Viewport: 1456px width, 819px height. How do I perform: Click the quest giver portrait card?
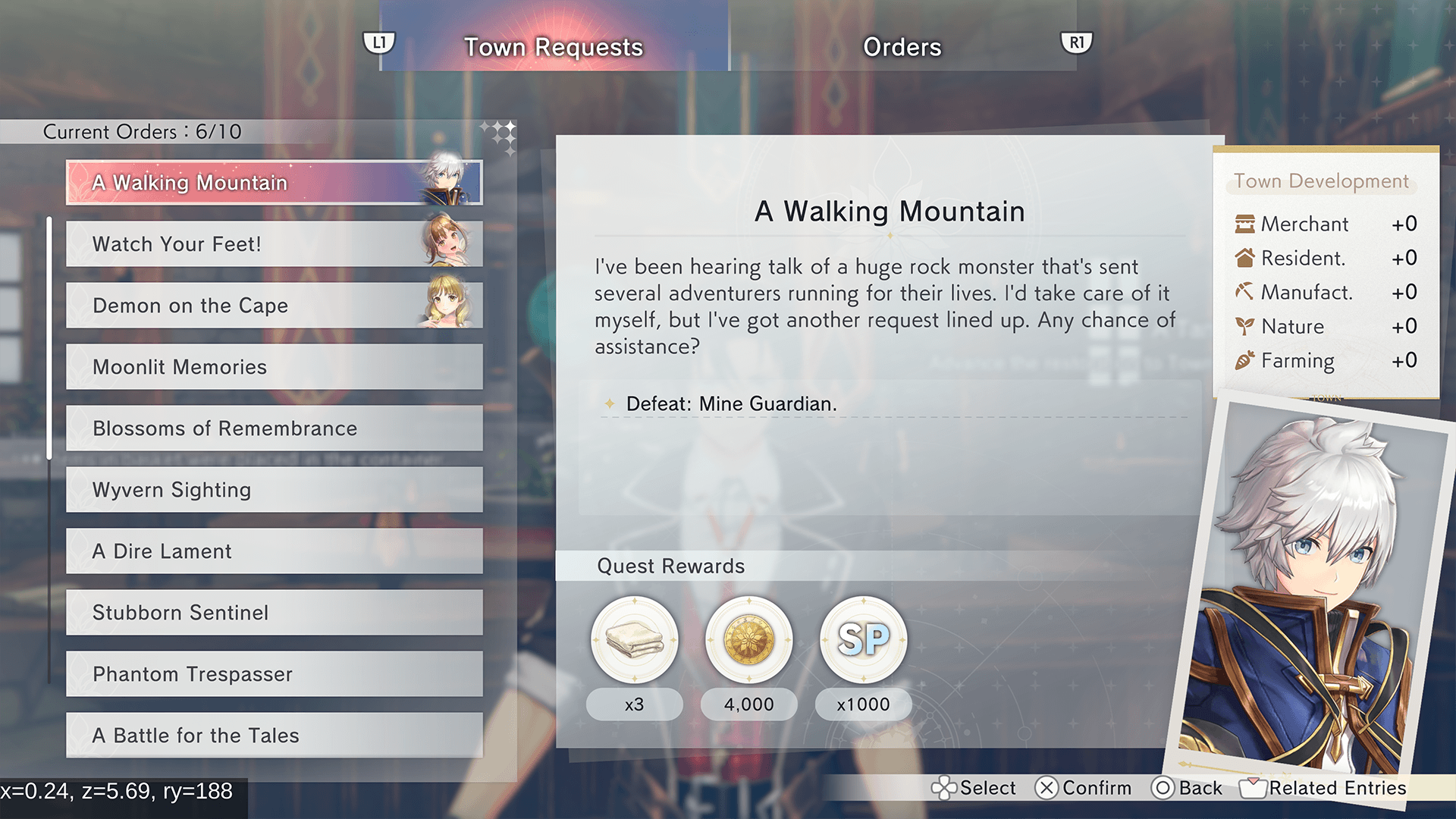1312,591
